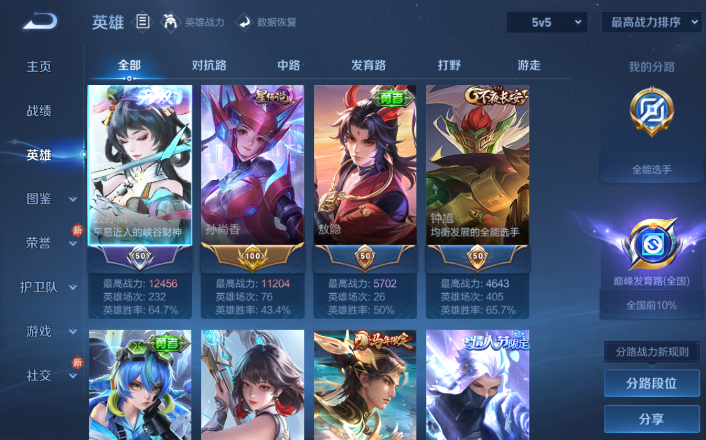
Task: Open the 社交 social sidebar entry
Action: pyautogui.click(x=50, y=375)
